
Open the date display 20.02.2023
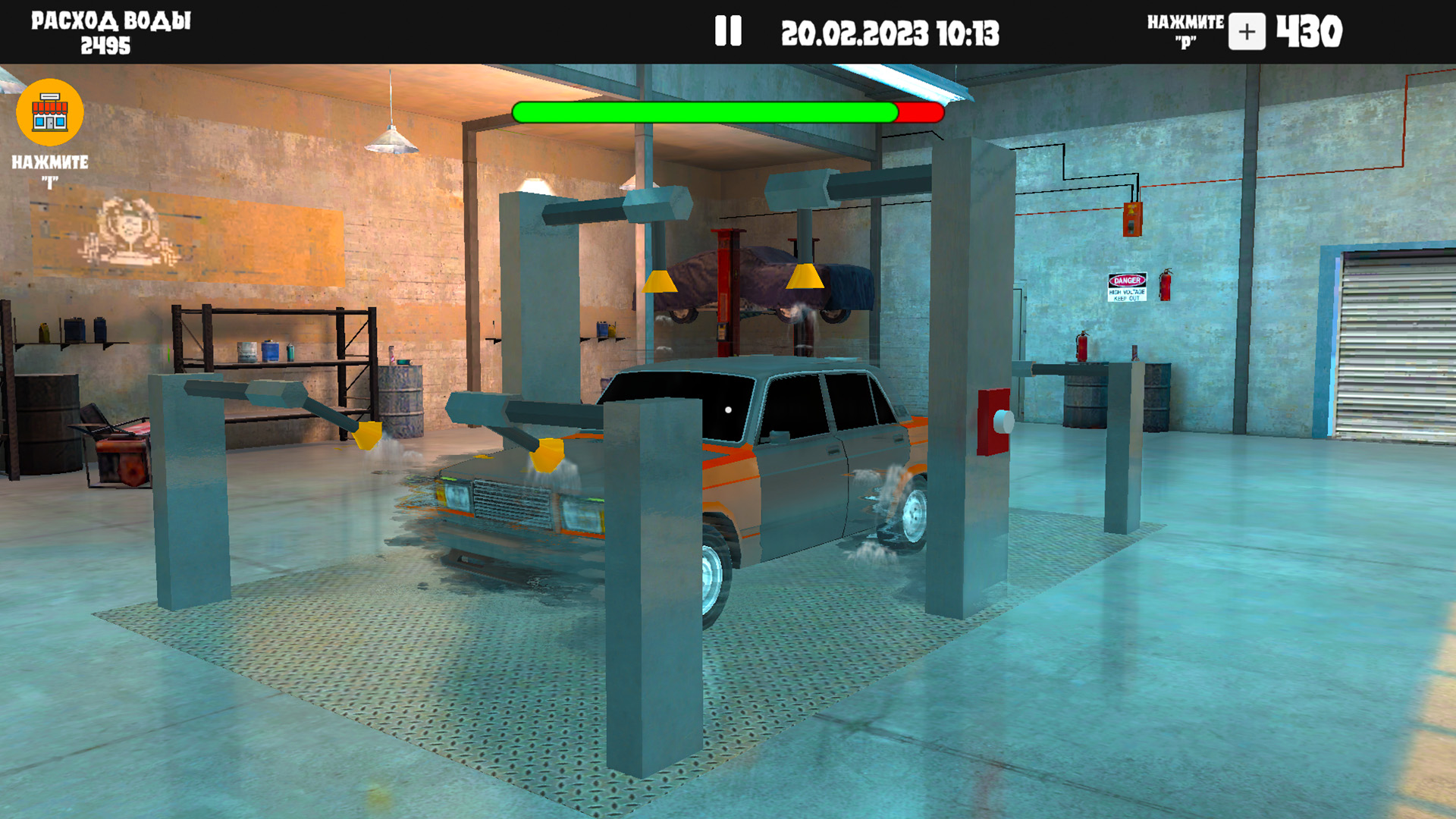[854, 31]
